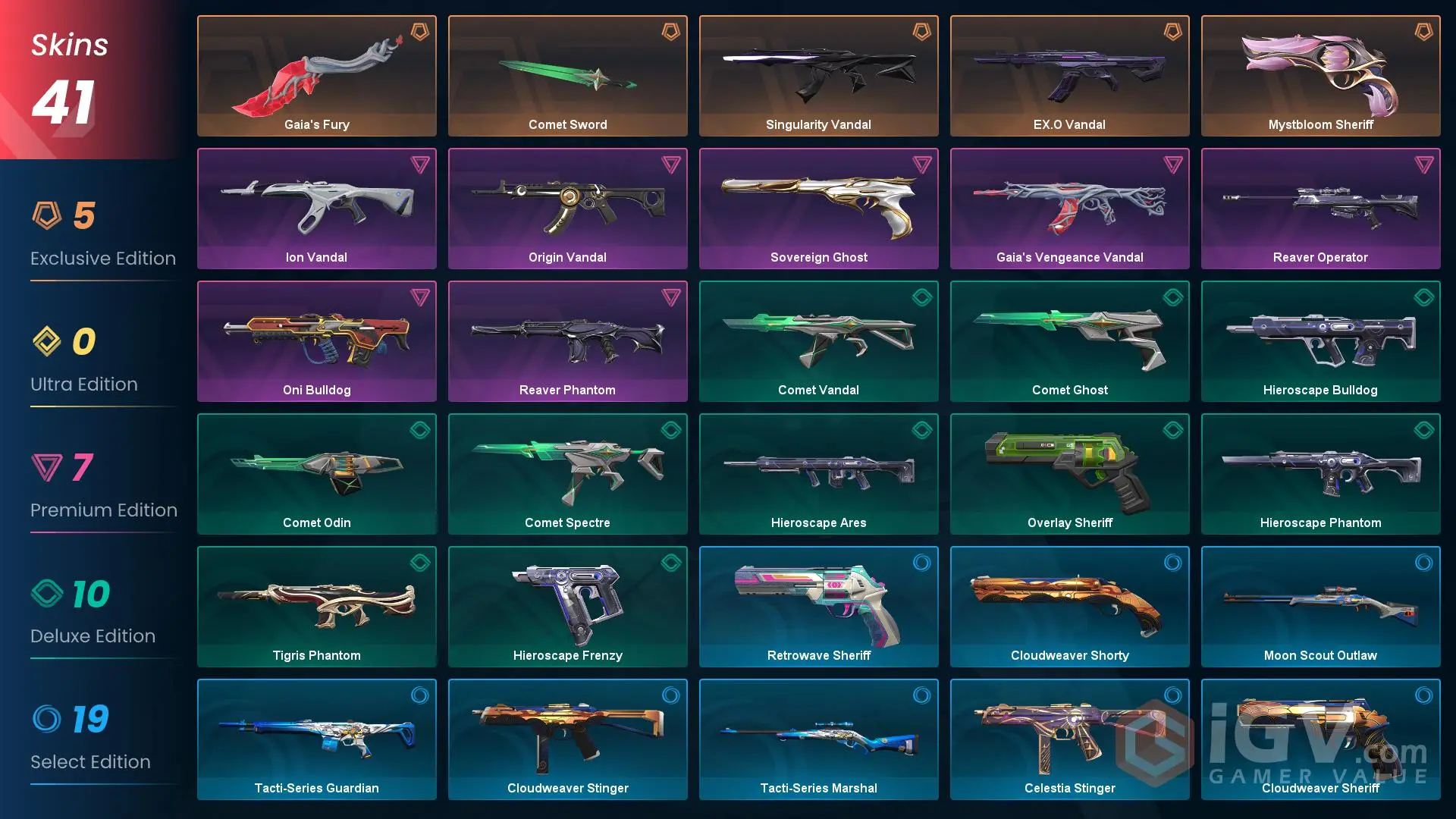Toggle the Premium Edition filter
The image size is (1456, 819).
(104, 510)
